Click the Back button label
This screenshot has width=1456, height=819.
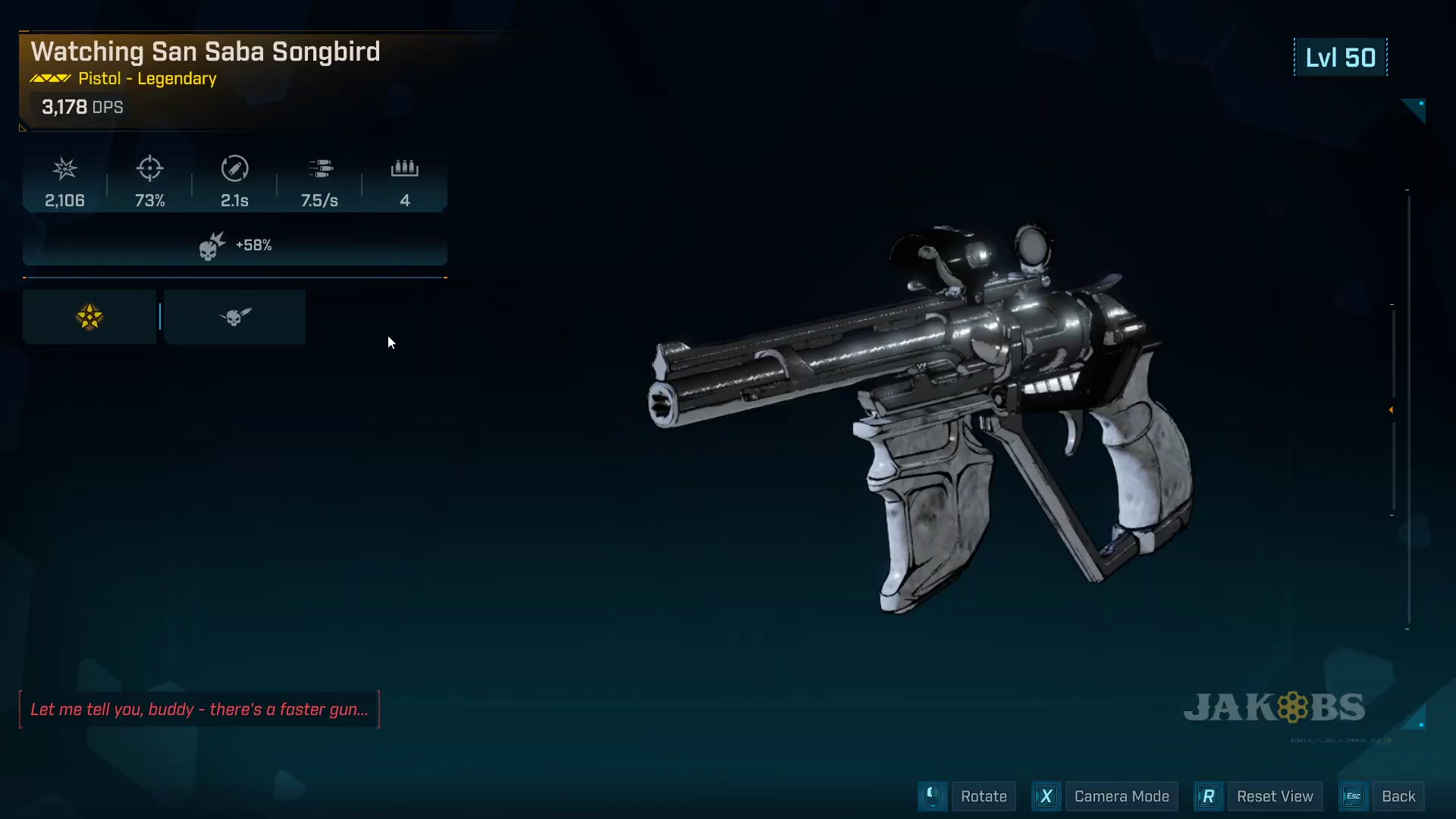click(1398, 796)
